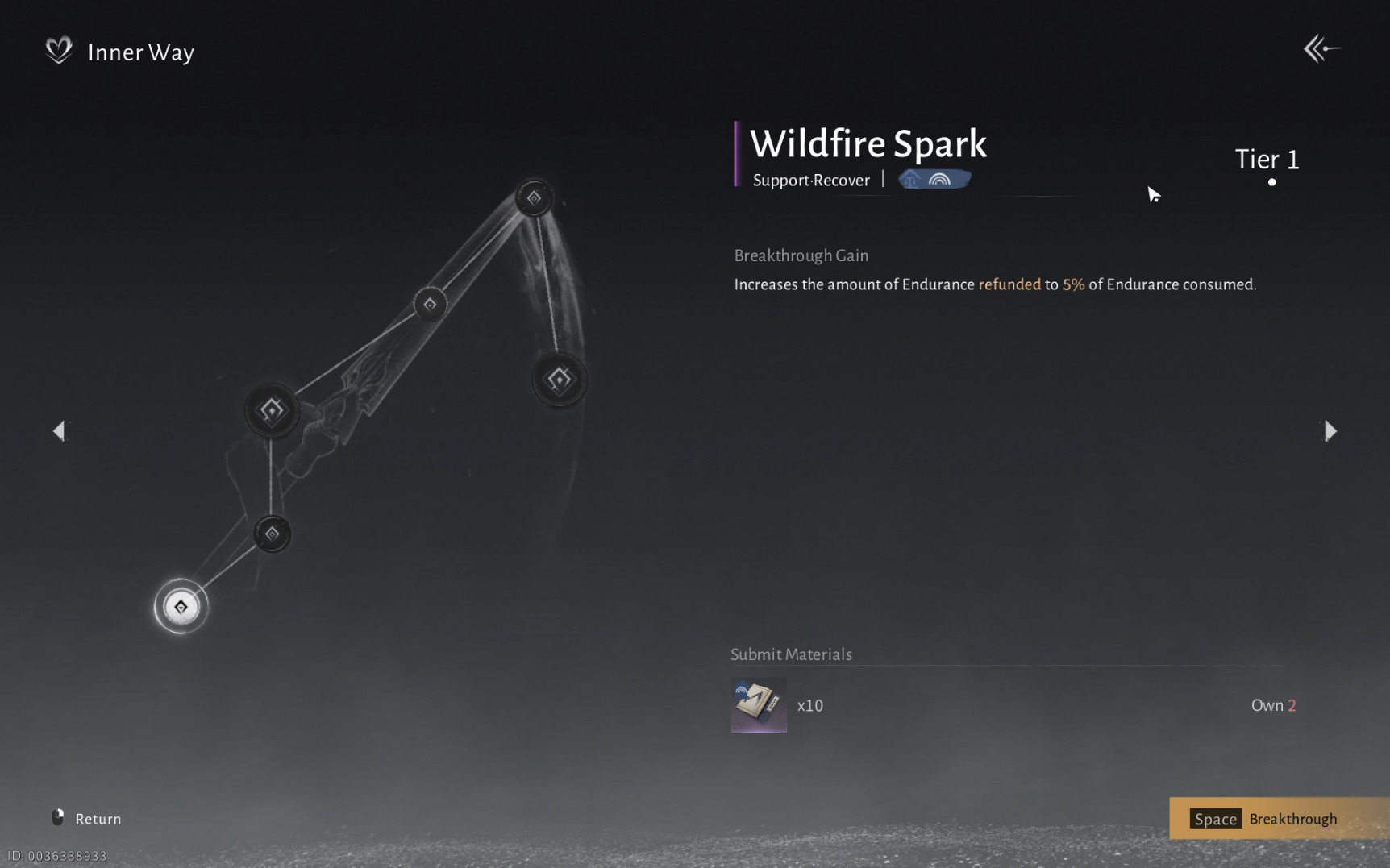Click the Inner Way heart icon

[x=57, y=51]
